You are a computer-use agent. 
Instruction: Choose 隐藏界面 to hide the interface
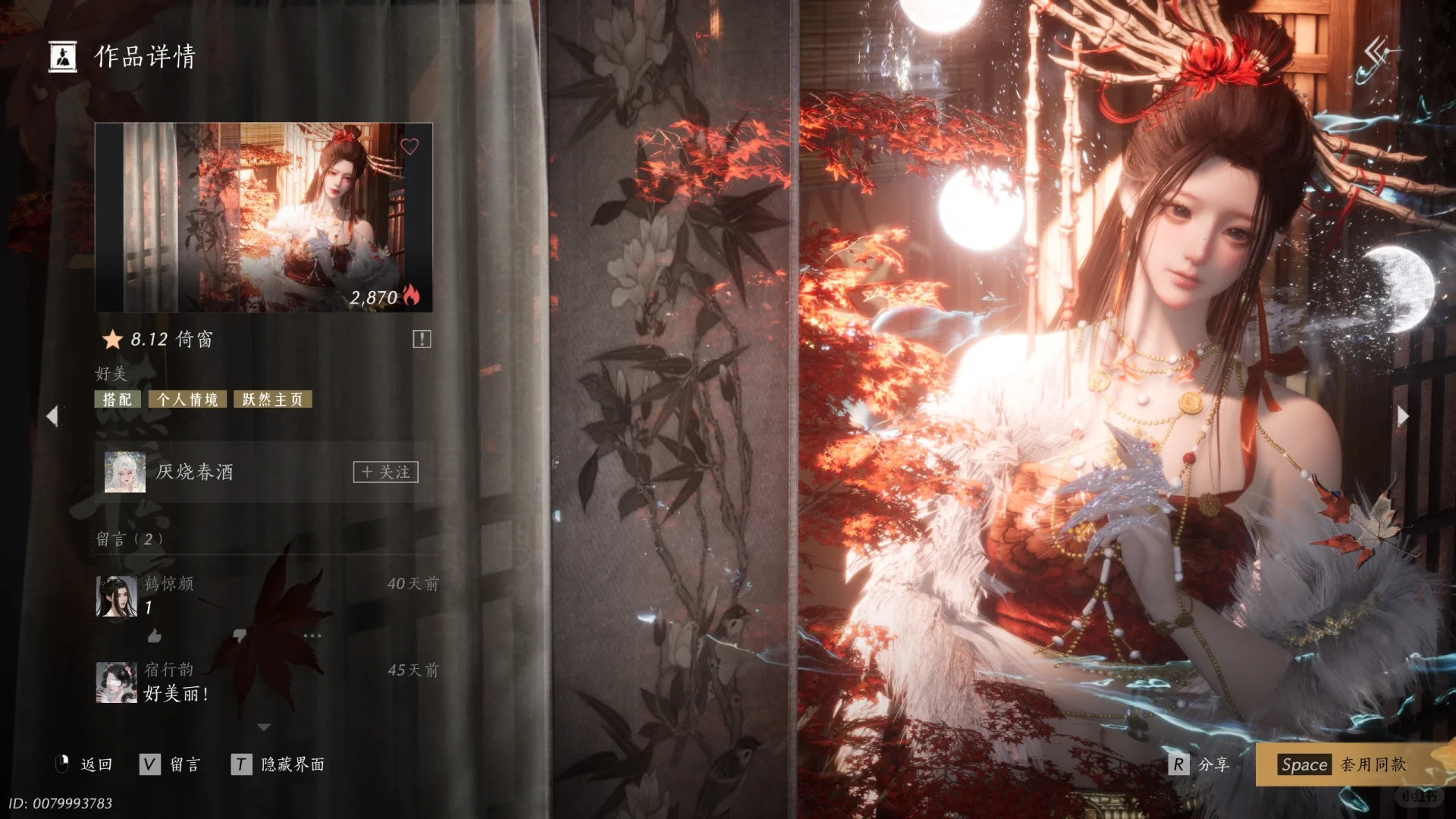coord(278,764)
